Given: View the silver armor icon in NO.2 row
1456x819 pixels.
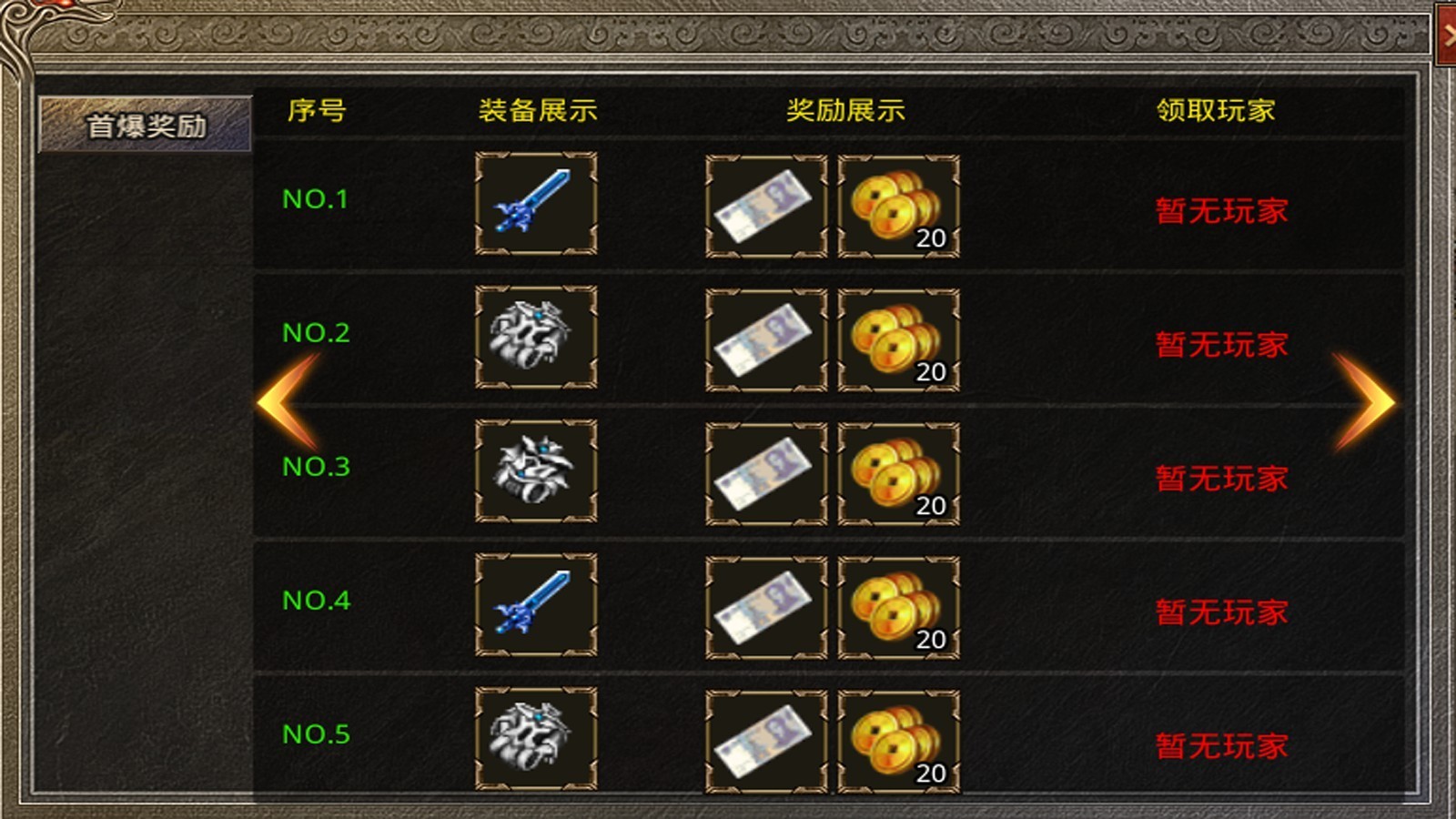Looking at the screenshot, I should pyautogui.click(x=535, y=338).
